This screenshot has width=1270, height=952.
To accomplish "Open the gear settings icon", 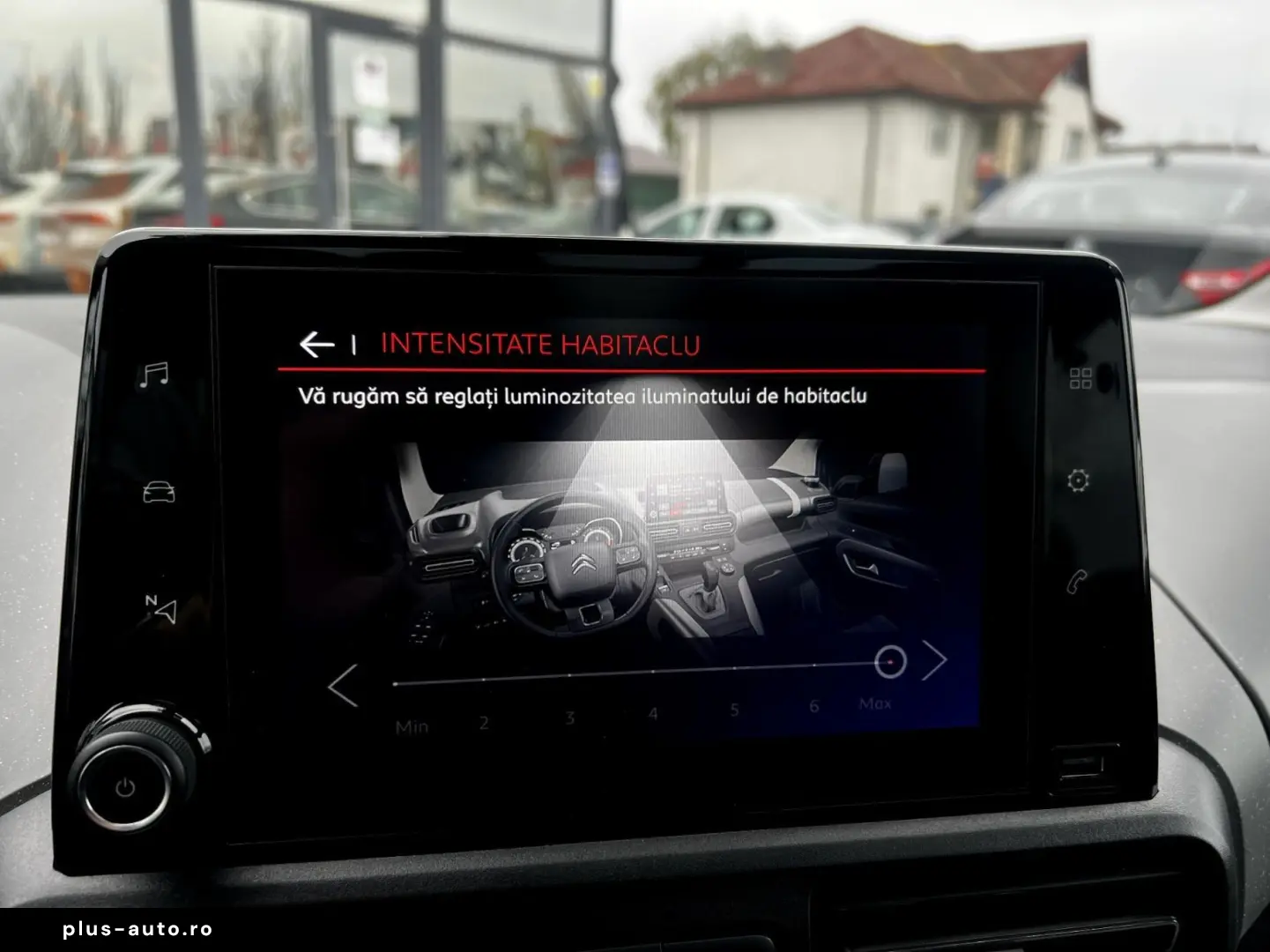I will point(1078,480).
